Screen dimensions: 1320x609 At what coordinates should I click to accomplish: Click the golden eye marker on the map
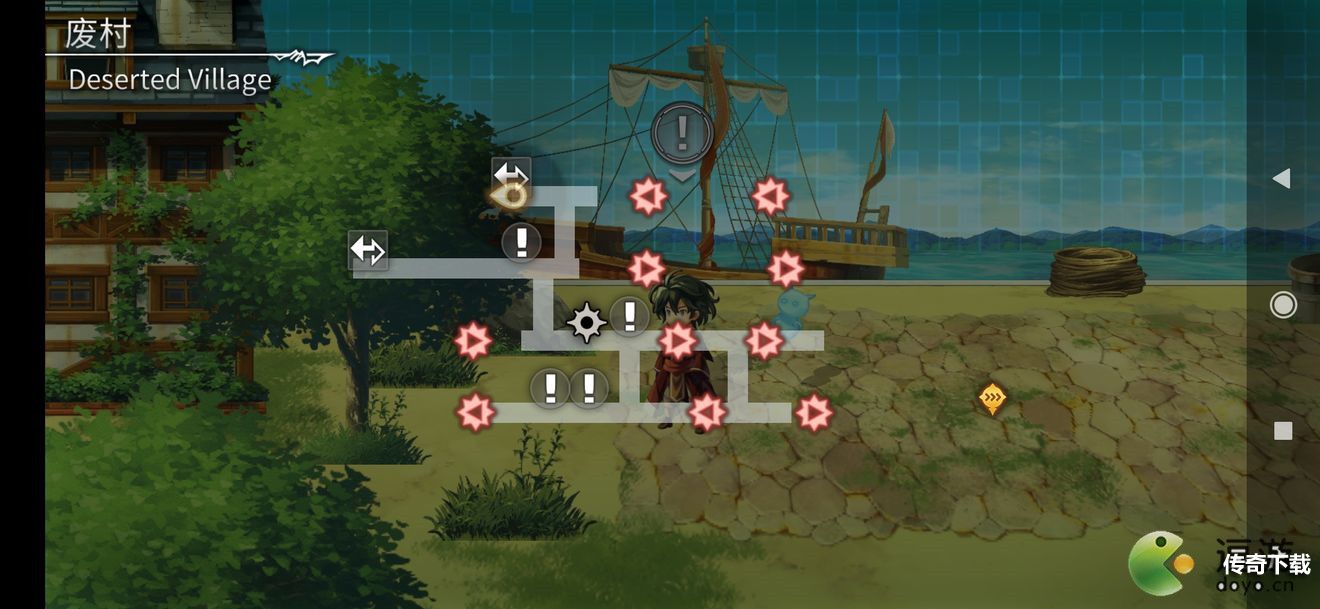[x=511, y=196]
